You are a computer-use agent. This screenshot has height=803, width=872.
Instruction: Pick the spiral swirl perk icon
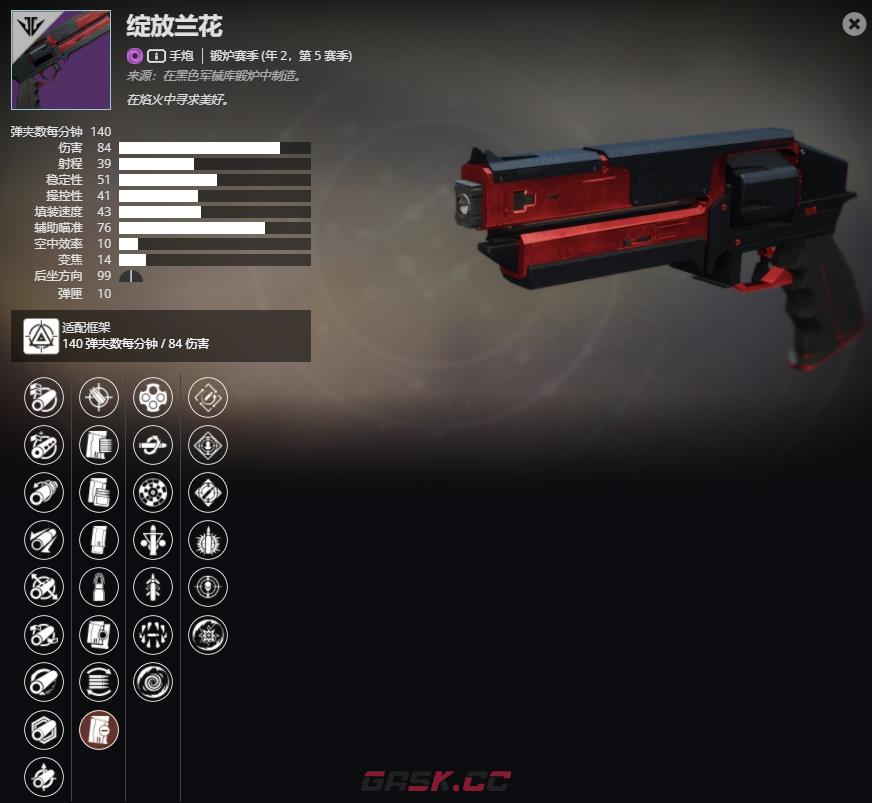(x=153, y=682)
